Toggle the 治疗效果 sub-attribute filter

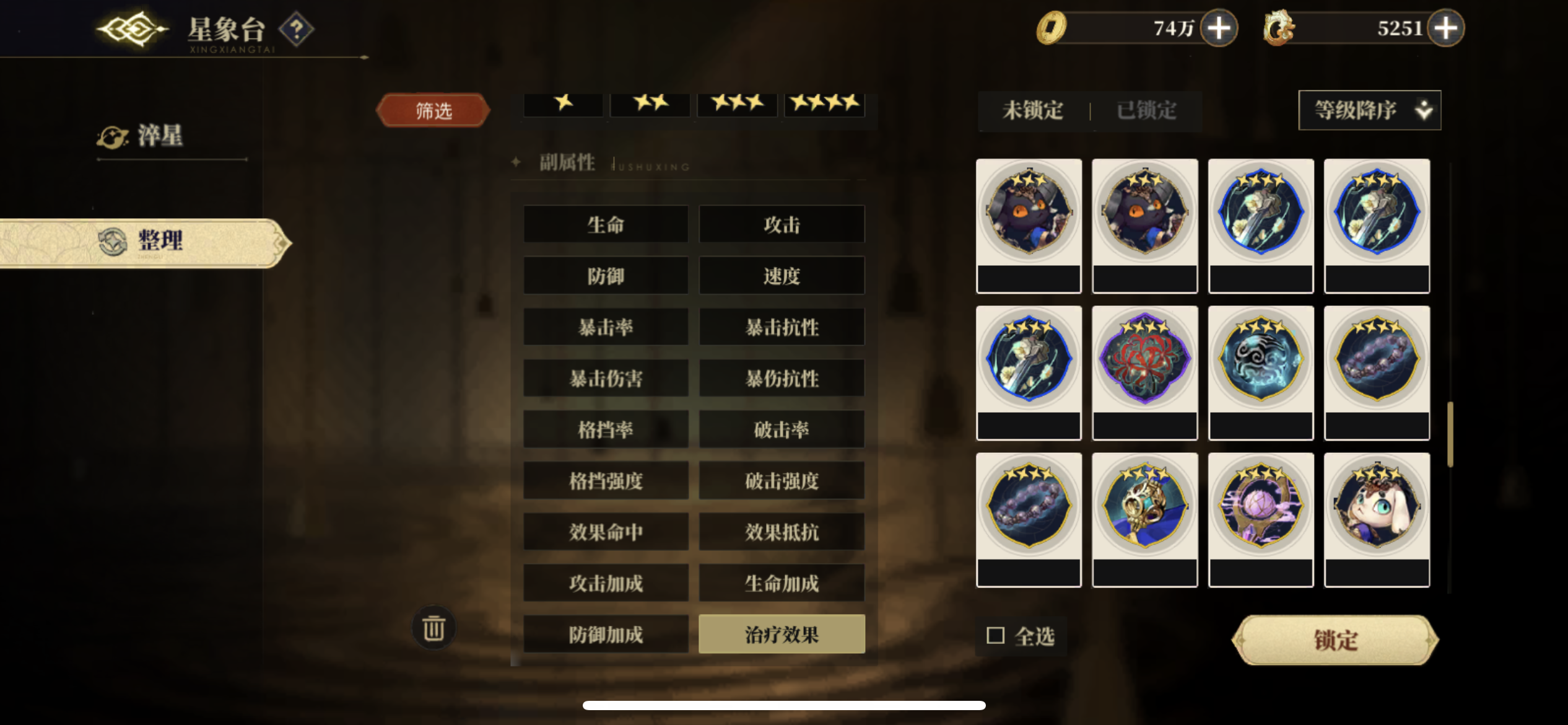tap(782, 634)
